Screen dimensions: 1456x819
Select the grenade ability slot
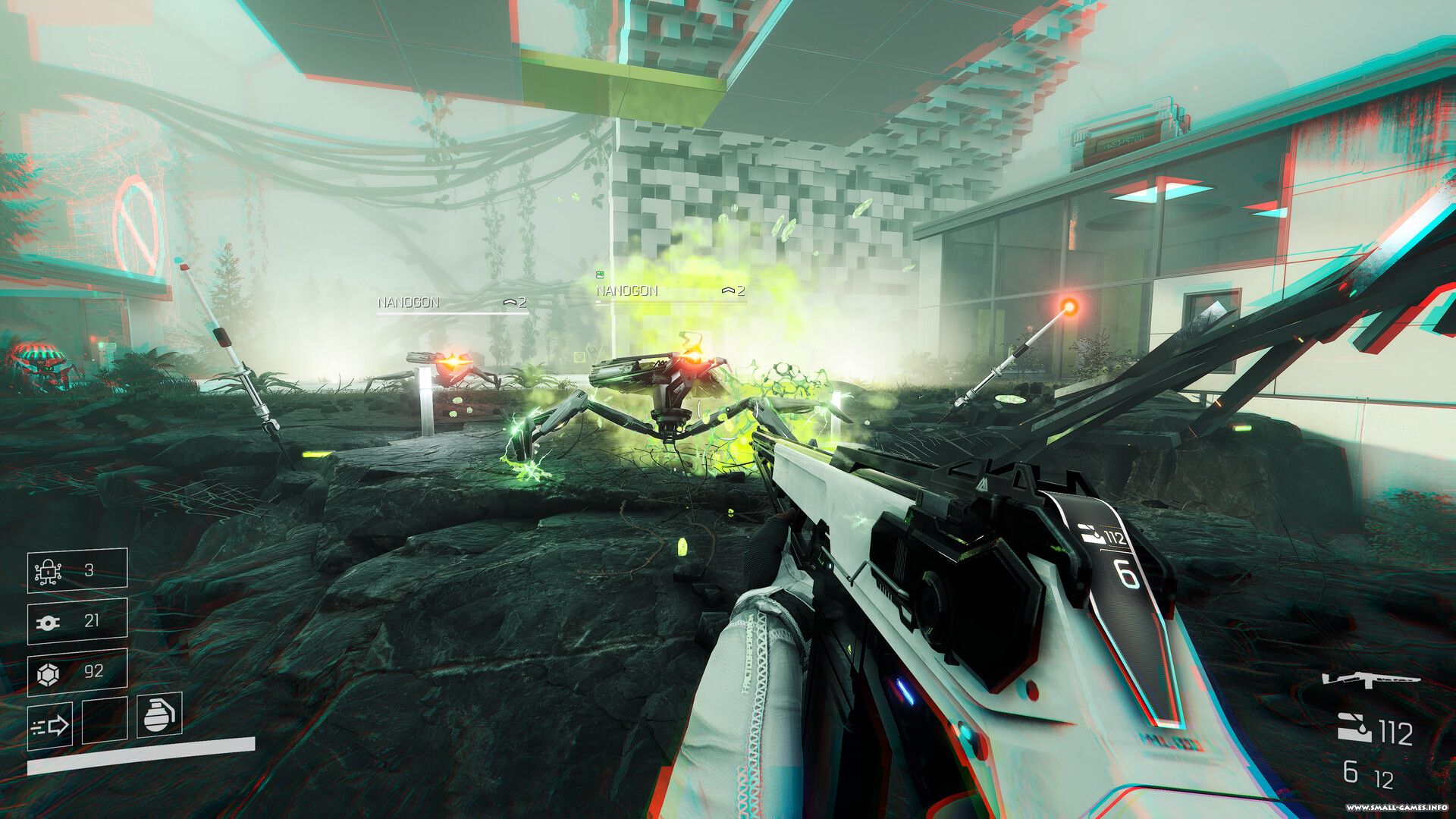point(159,714)
